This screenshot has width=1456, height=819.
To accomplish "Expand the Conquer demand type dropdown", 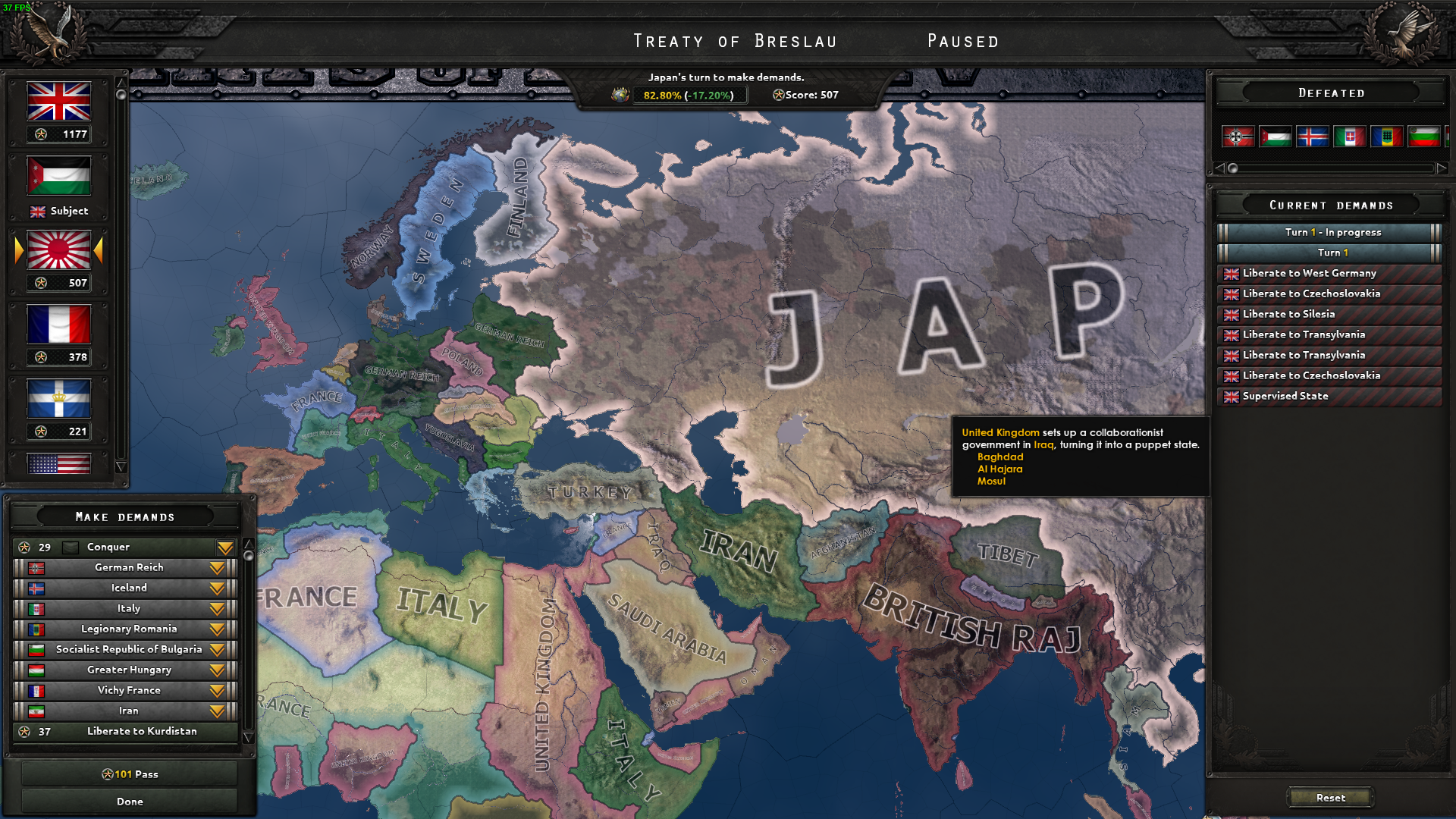I will (224, 547).
